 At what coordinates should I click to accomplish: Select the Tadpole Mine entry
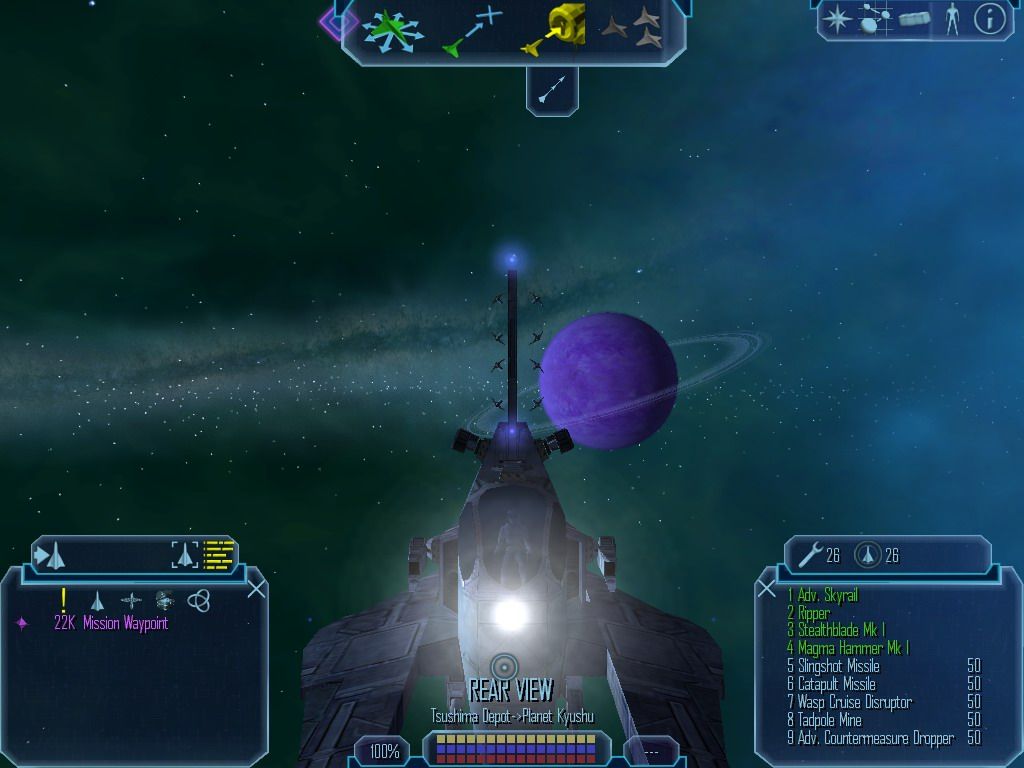(832, 720)
